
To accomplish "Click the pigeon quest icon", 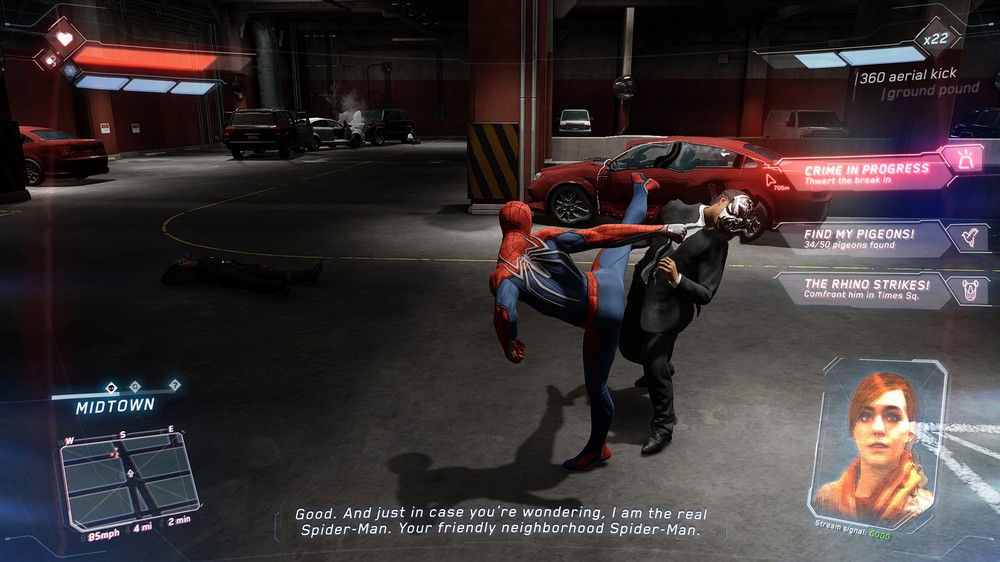I will coord(968,237).
